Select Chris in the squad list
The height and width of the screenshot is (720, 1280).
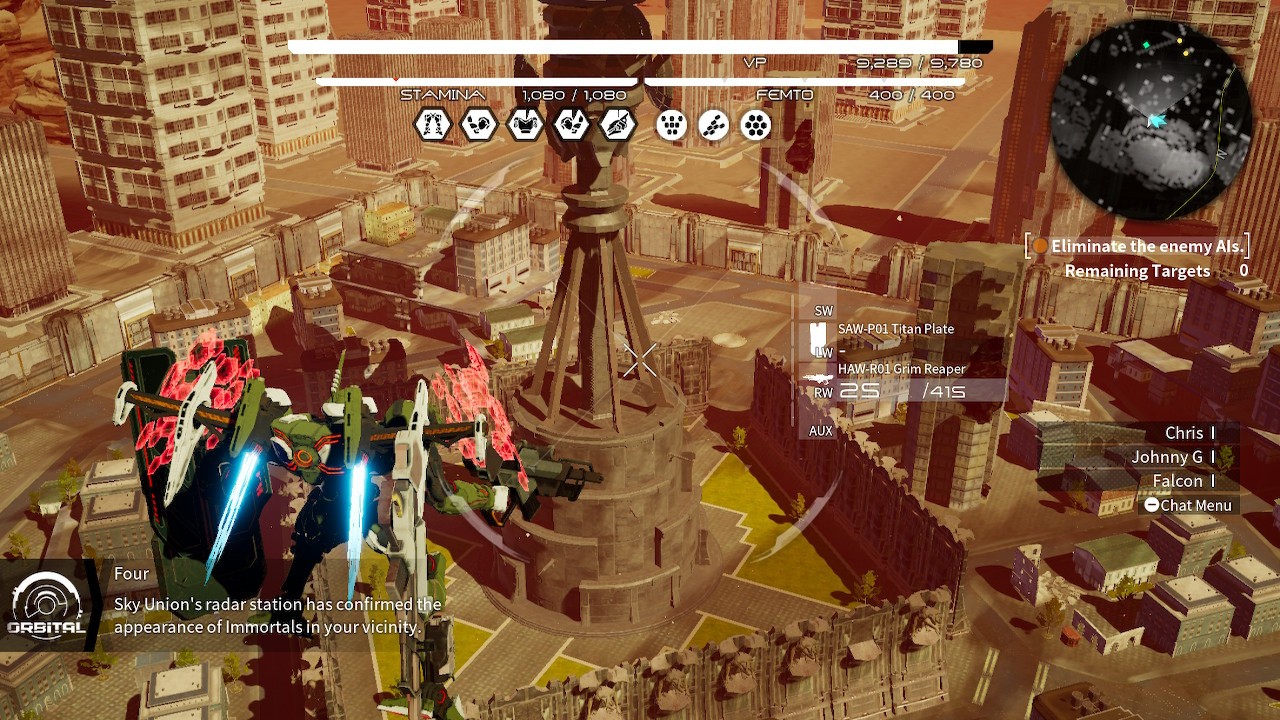click(x=1184, y=433)
